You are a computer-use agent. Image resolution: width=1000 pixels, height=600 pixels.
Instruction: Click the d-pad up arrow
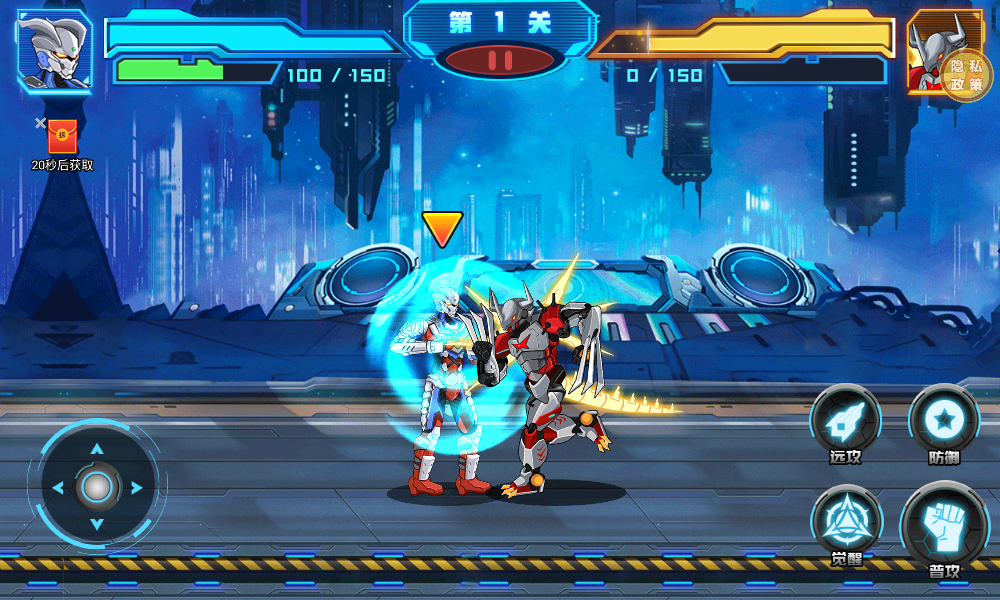tap(97, 449)
